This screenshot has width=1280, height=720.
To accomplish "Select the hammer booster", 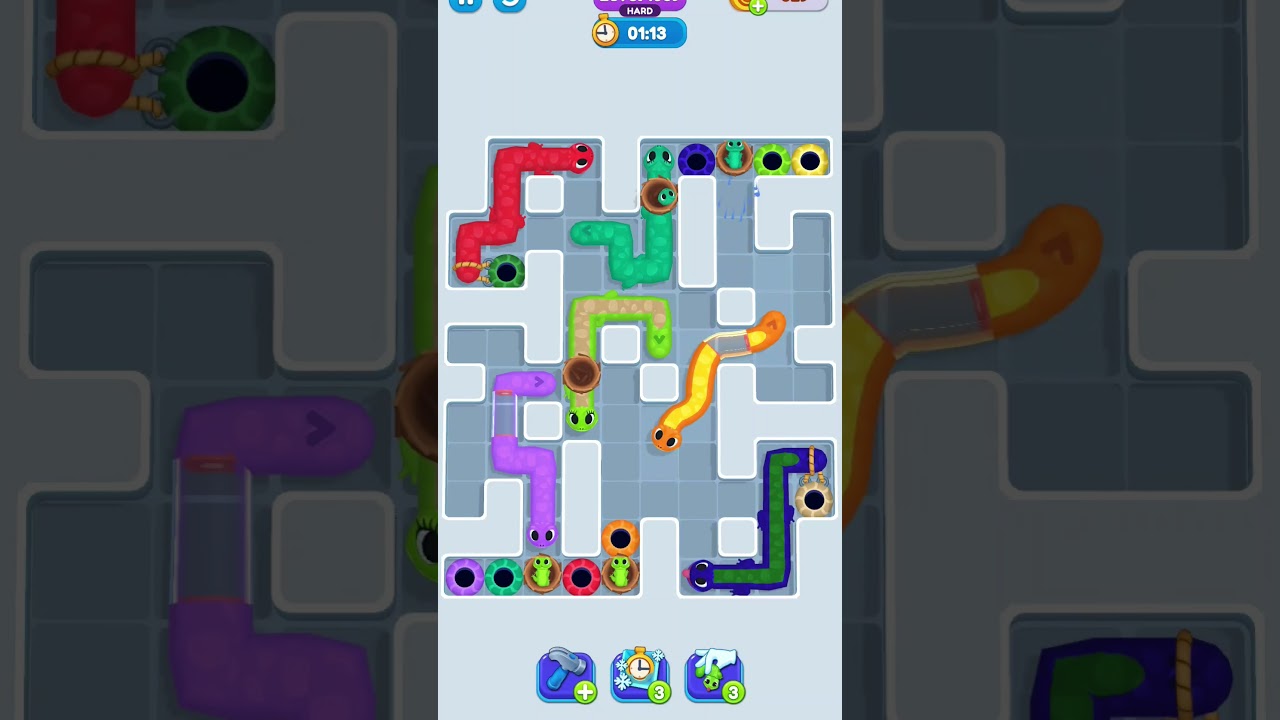I will (566, 676).
